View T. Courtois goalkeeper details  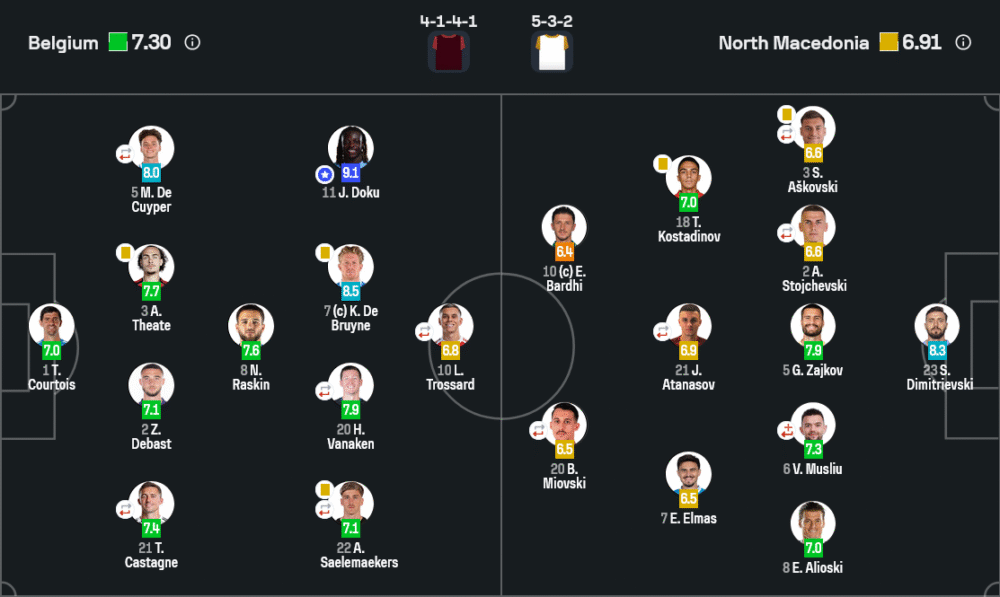click(x=51, y=325)
